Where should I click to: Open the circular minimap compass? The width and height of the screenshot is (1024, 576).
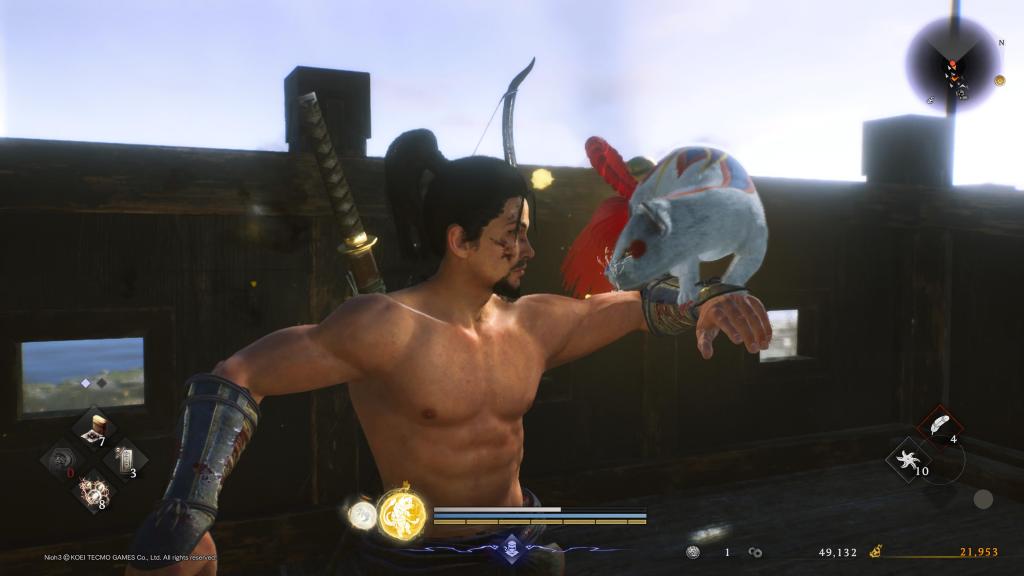[x=952, y=65]
